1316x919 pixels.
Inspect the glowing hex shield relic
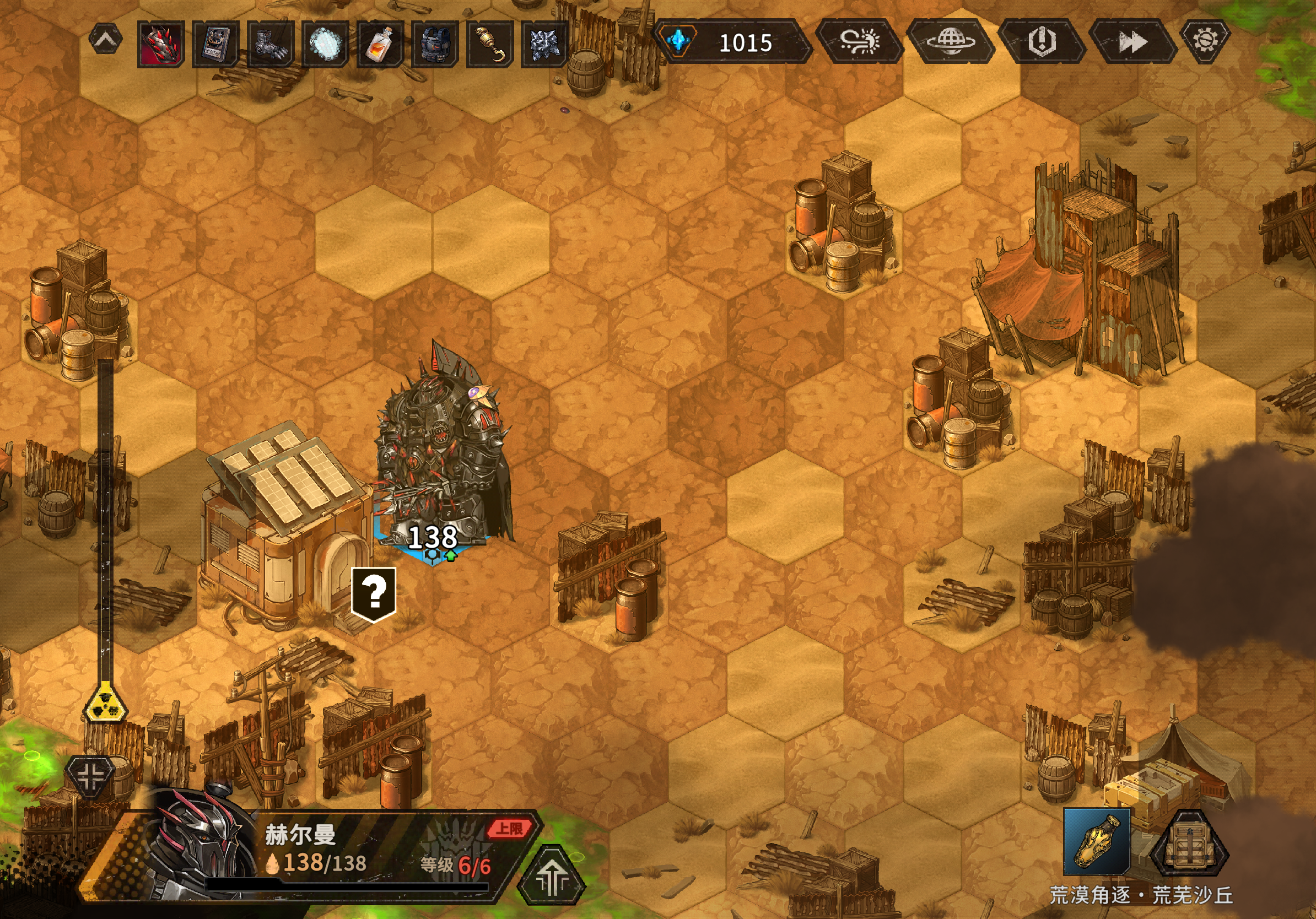coord(325,44)
